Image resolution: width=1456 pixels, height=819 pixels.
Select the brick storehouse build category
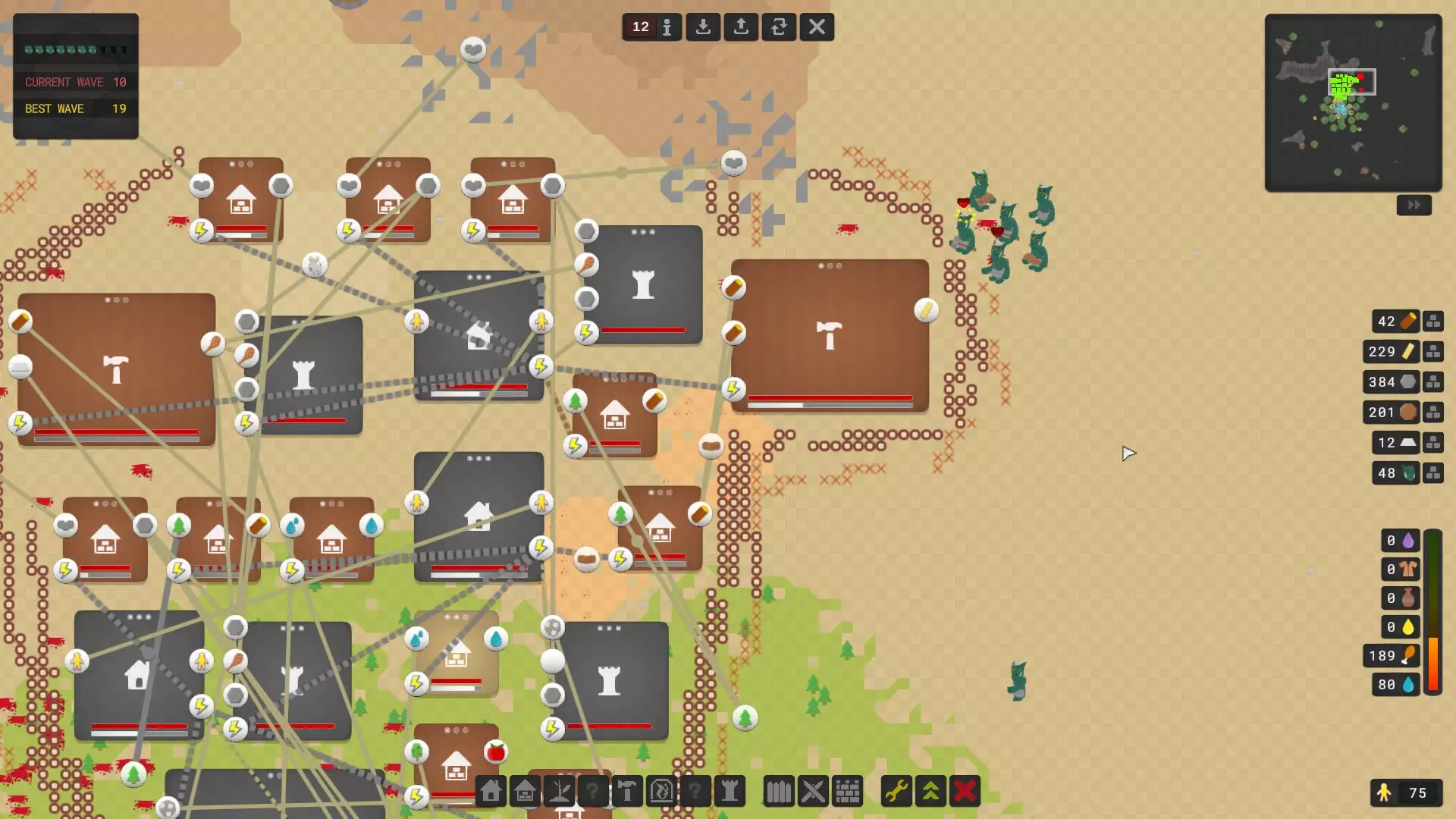(x=525, y=792)
